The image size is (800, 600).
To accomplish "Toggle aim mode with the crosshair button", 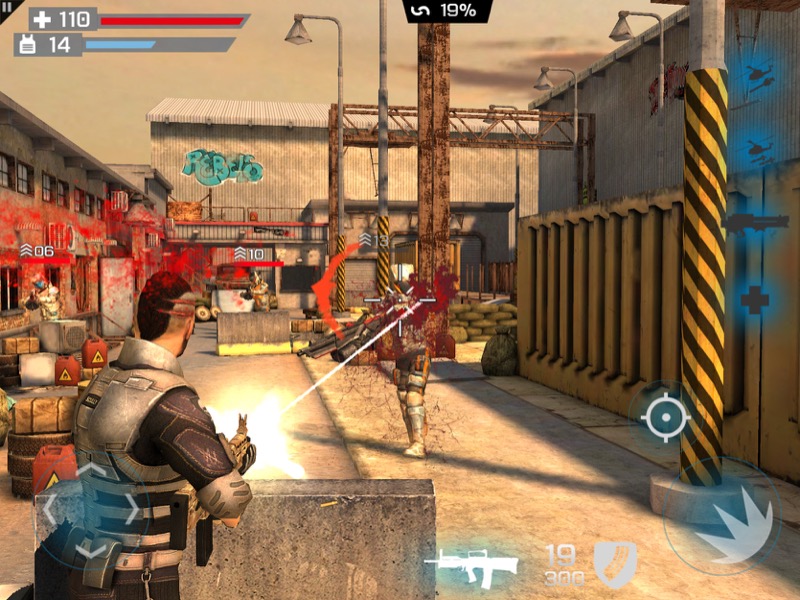I will [665, 416].
